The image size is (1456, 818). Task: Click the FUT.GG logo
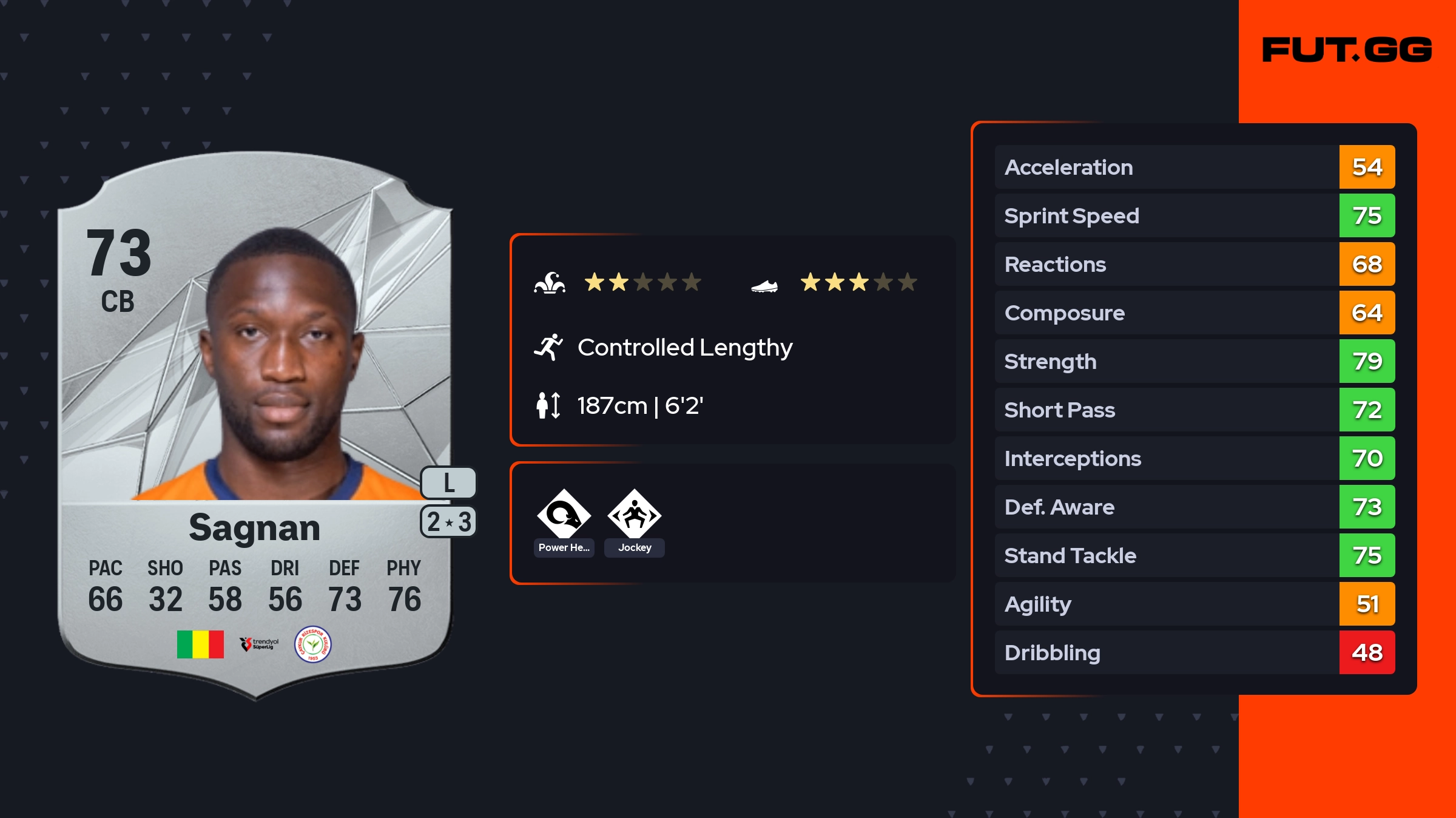coord(1347,50)
